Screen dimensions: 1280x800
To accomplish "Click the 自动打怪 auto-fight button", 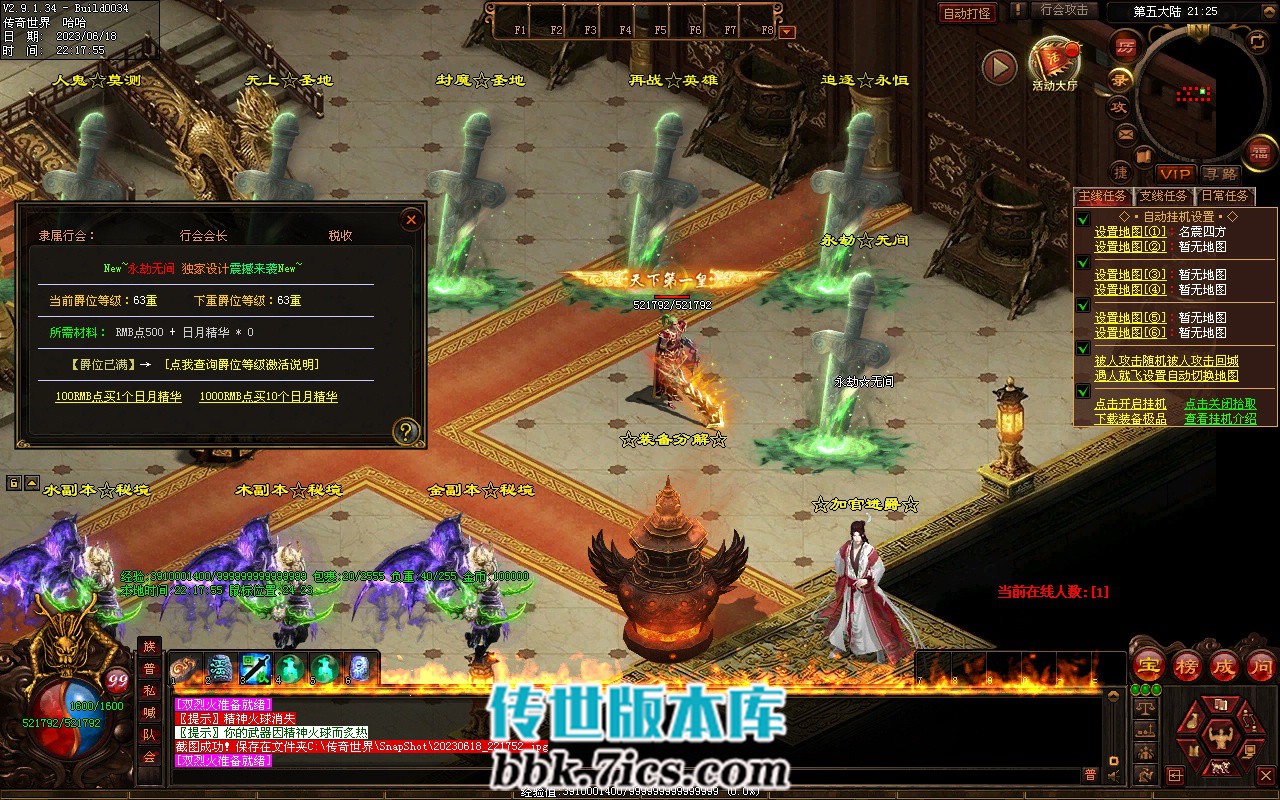I will tap(968, 13).
